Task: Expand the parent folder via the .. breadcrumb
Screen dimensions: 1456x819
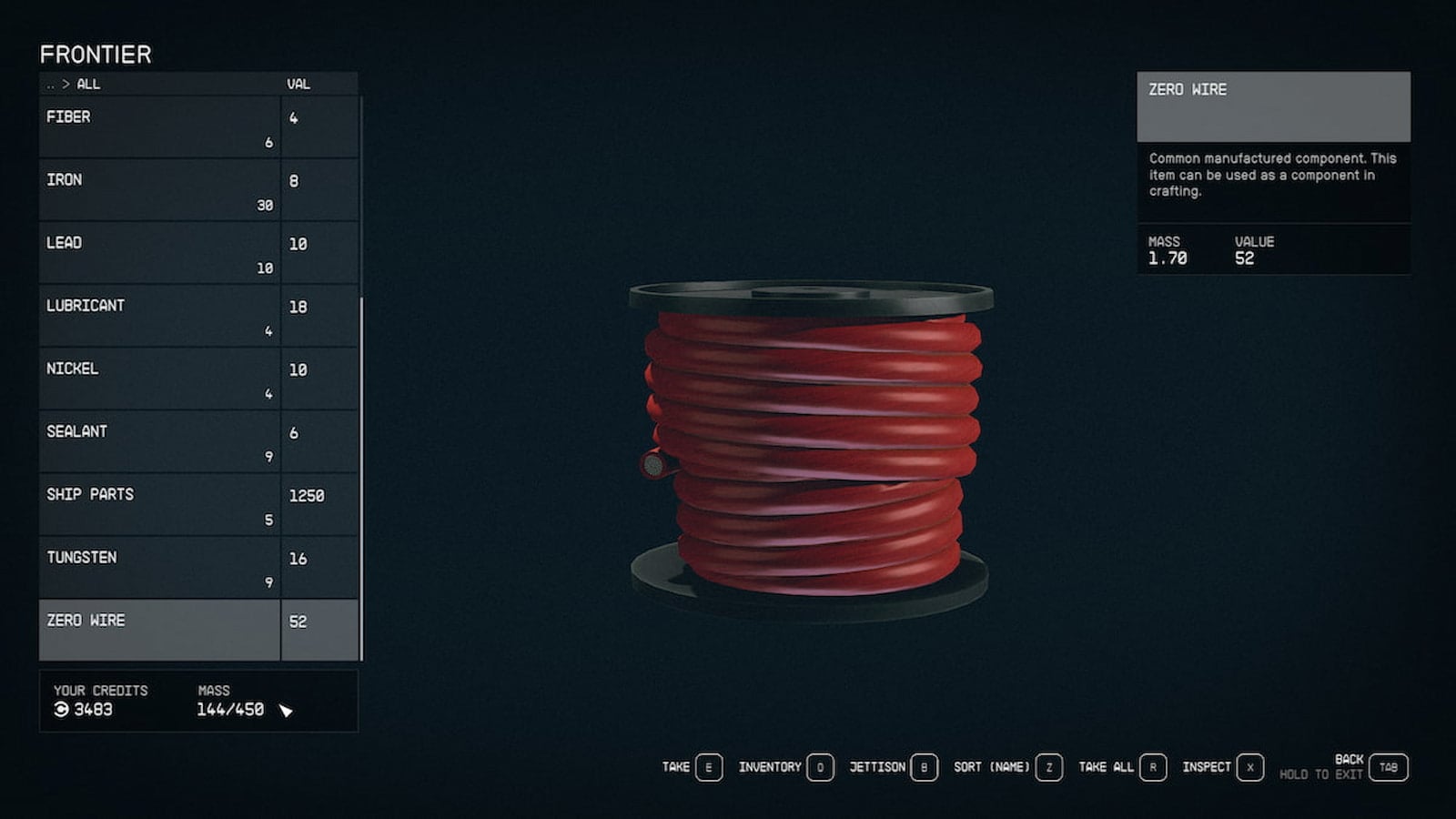Action: pos(51,85)
